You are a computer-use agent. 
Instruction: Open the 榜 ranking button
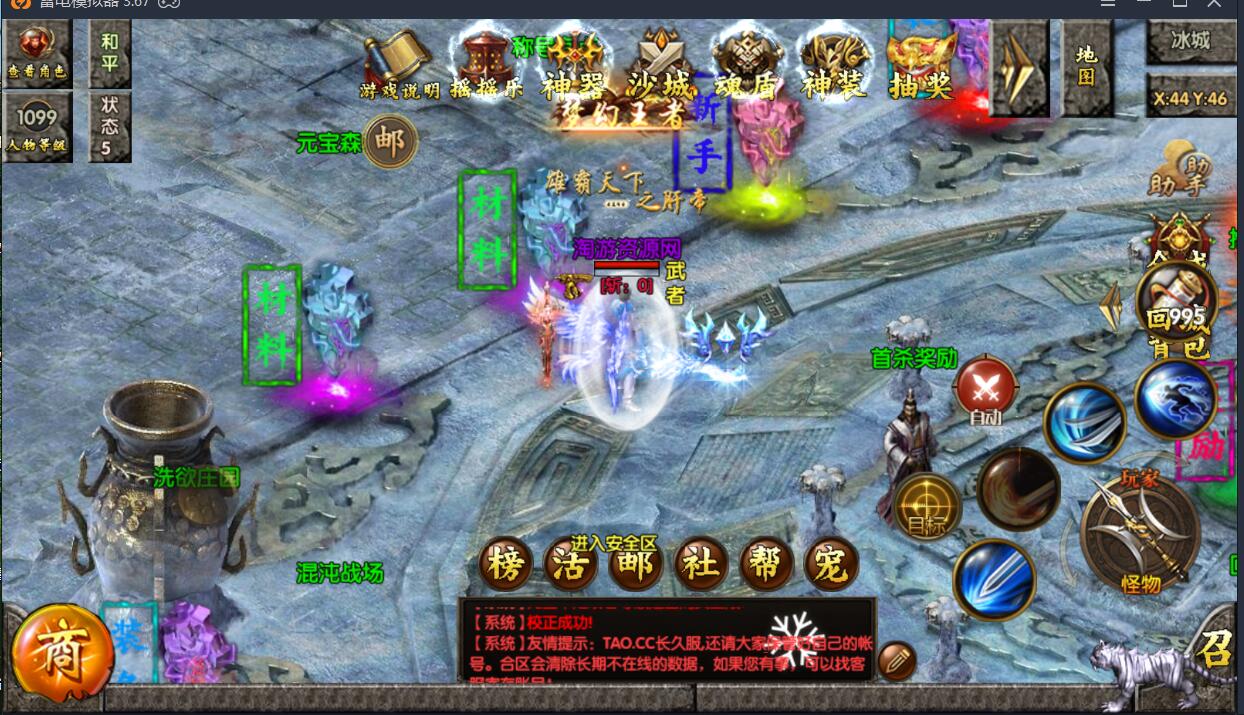point(507,565)
